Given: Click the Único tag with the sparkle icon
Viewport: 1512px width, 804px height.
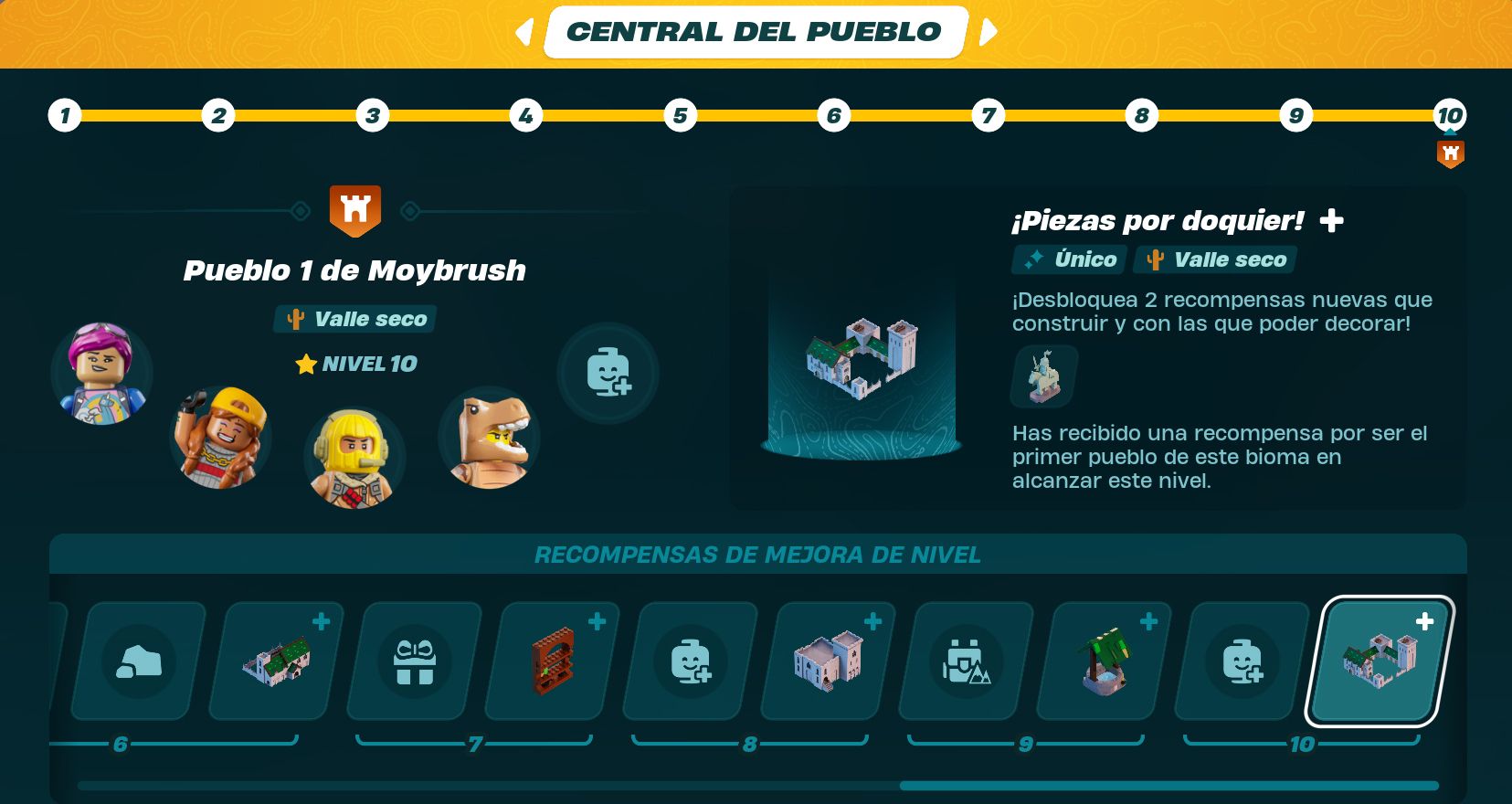Looking at the screenshot, I should (1067, 259).
